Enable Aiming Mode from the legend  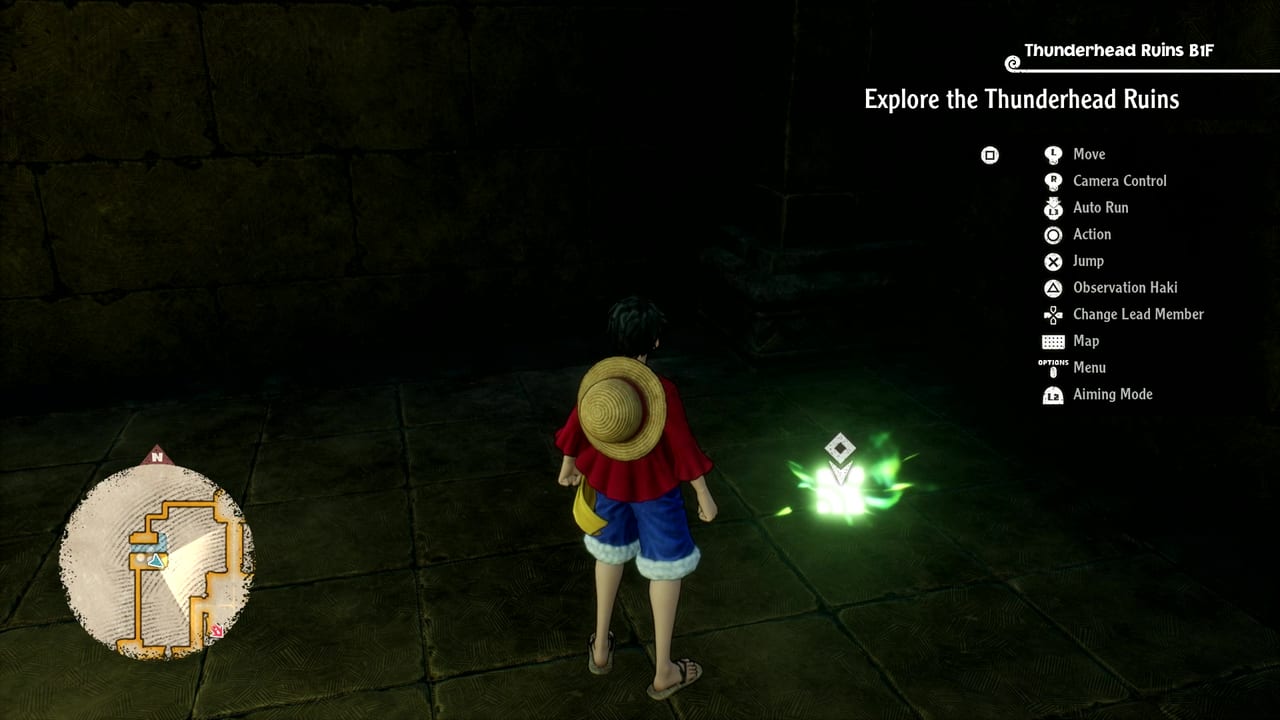pyautogui.click(x=1113, y=395)
